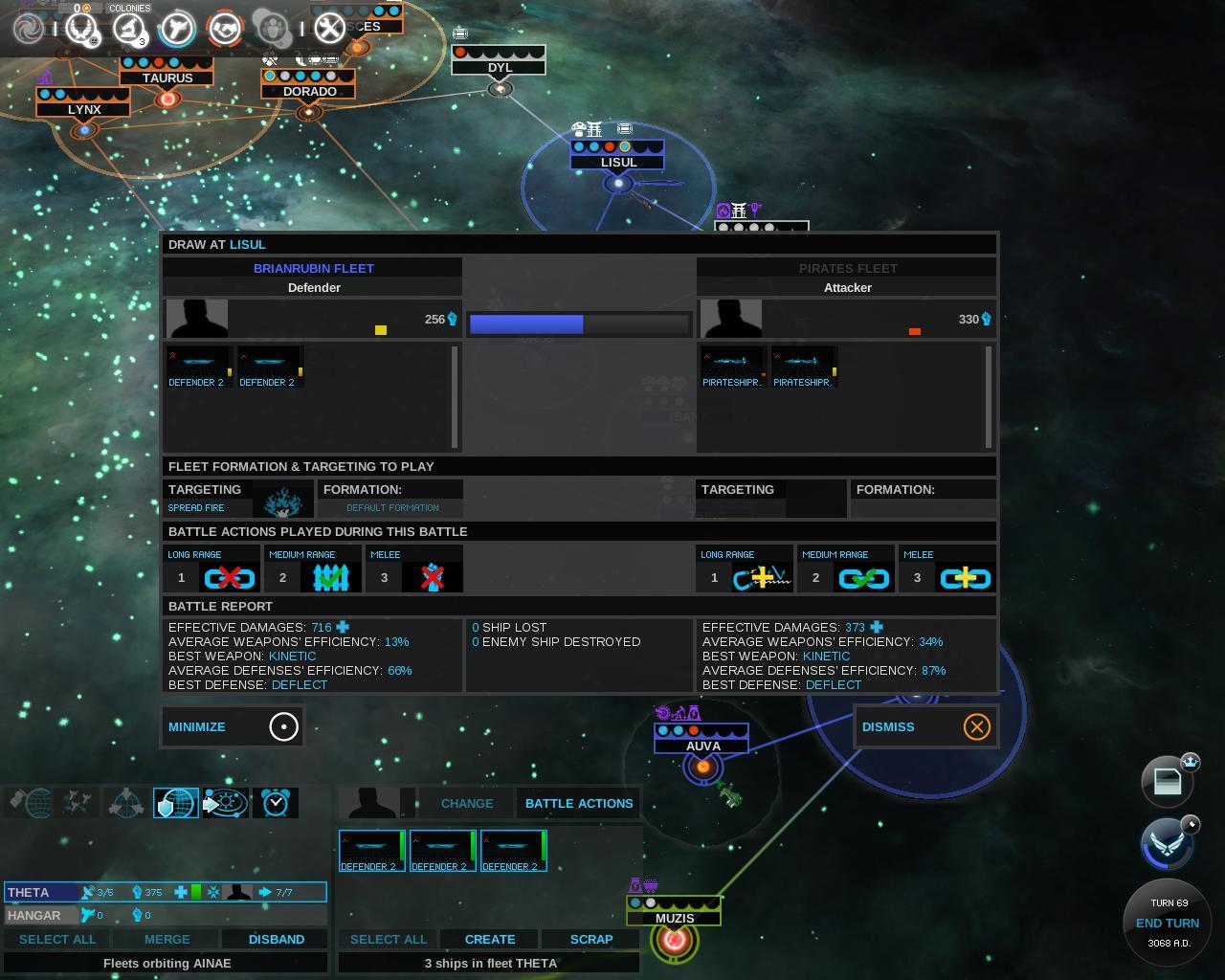Open the military ship screen
The width and height of the screenshot is (1225, 980).
point(177,29)
